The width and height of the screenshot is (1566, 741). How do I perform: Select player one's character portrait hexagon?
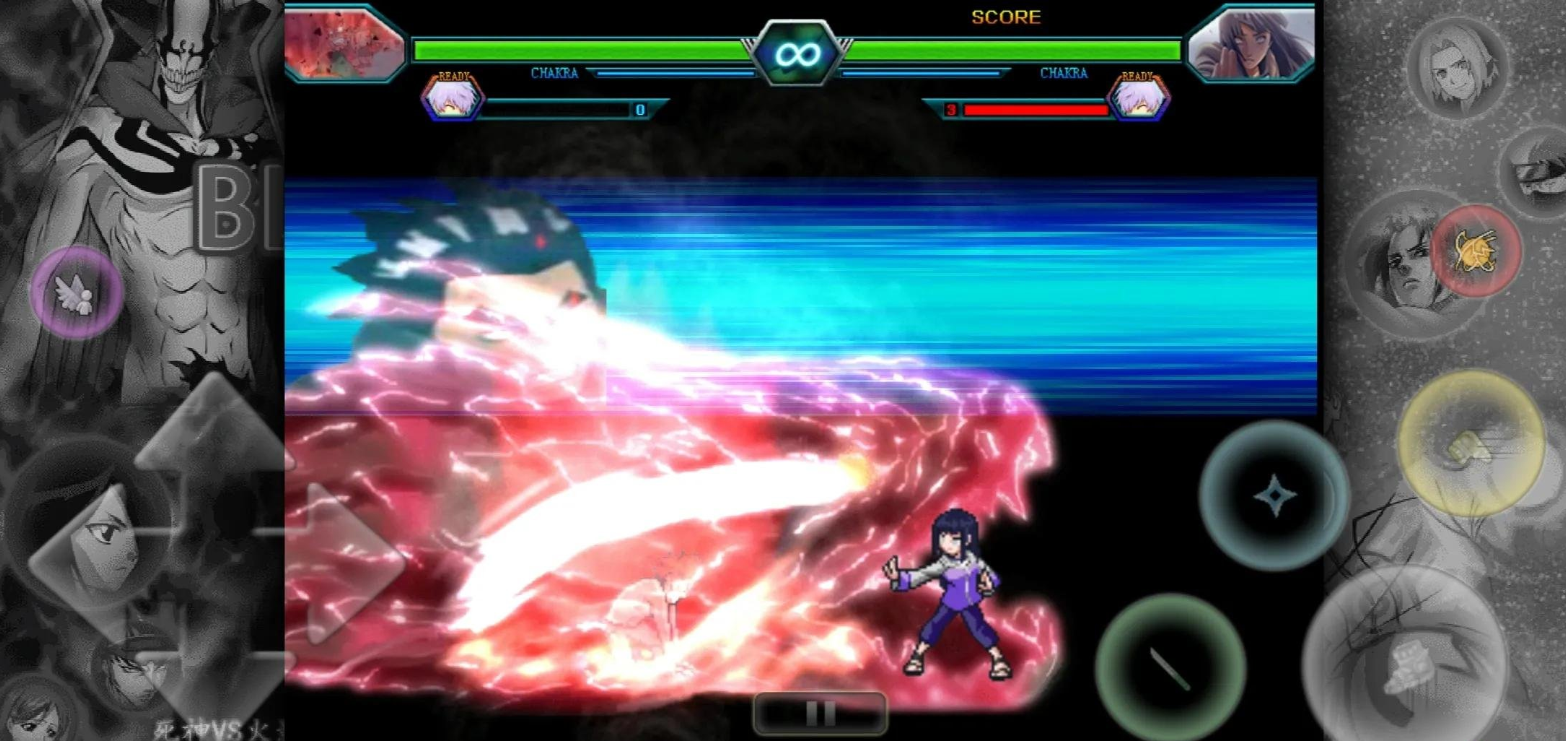coord(452,97)
